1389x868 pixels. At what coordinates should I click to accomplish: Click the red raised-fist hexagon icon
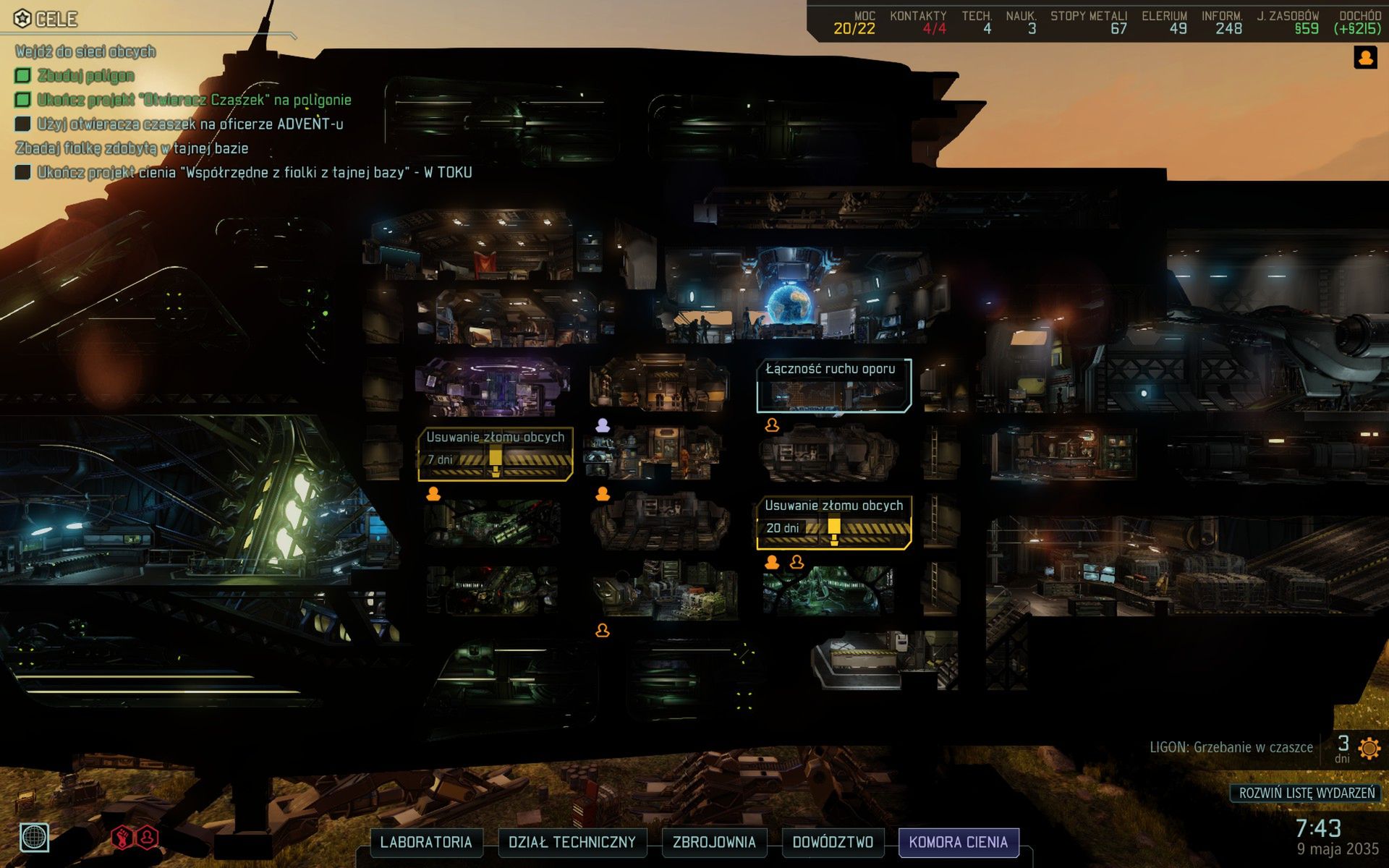122,838
